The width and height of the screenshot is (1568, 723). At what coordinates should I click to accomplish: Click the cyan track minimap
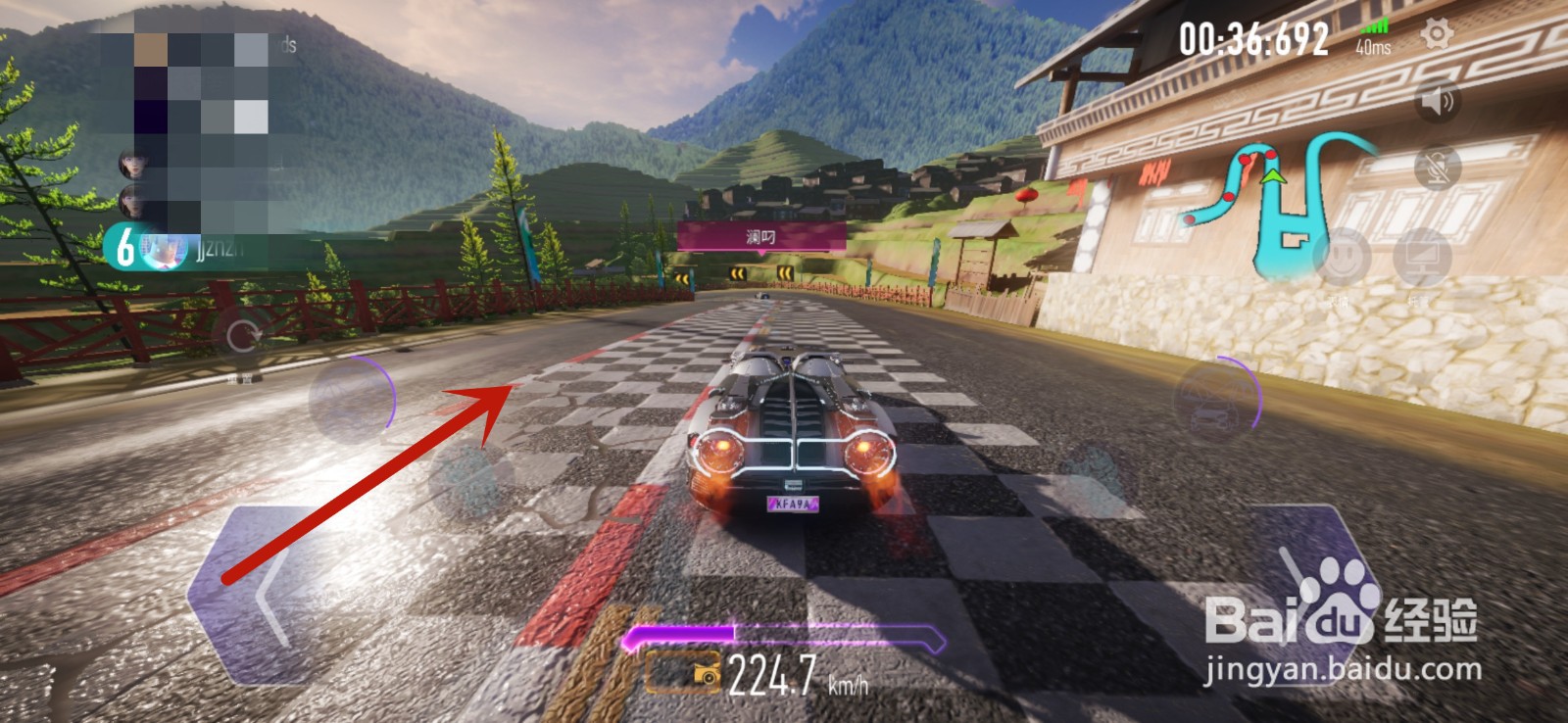[x=1274, y=206]
